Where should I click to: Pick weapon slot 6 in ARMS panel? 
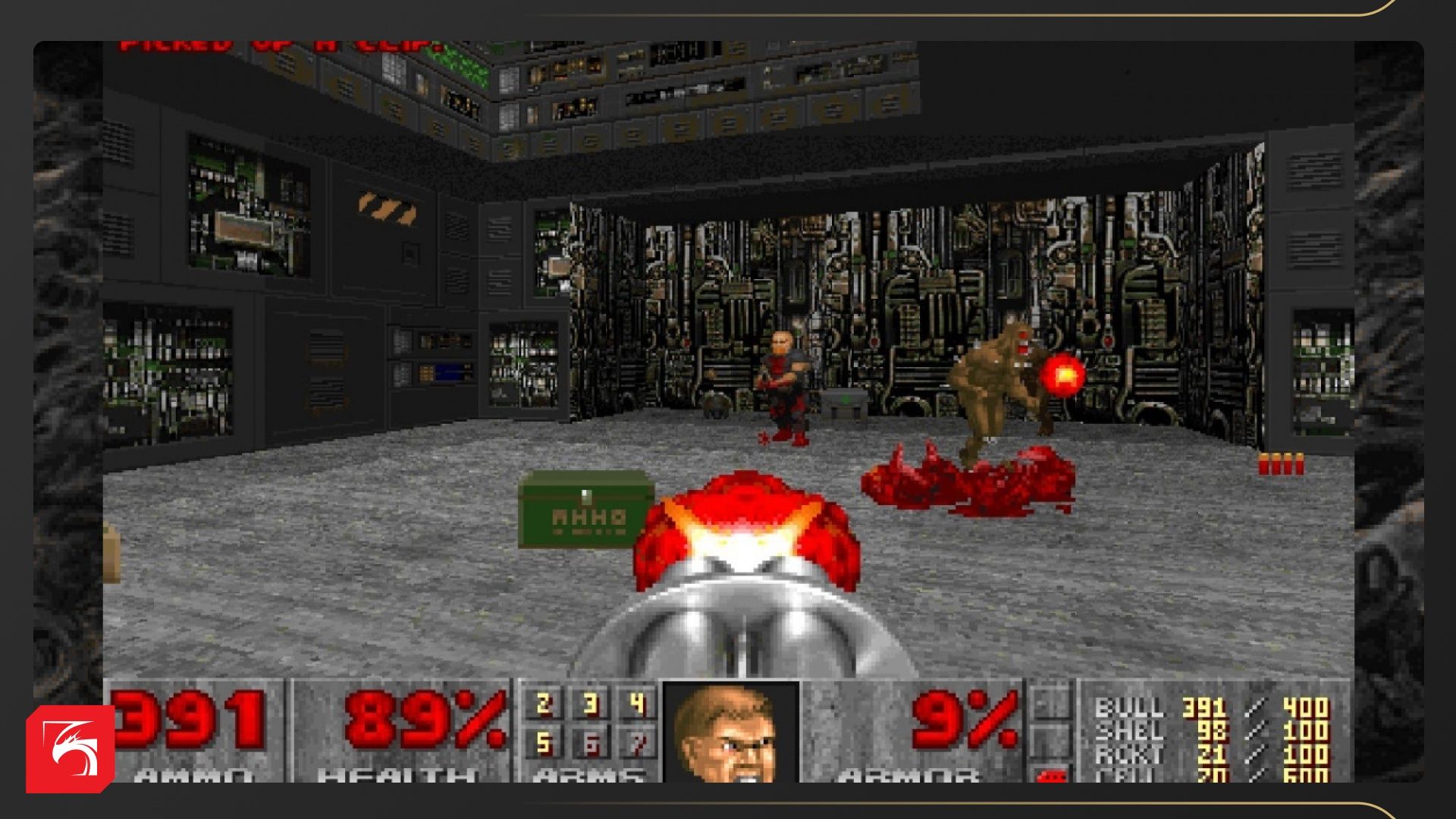pyautogui.click(x=591, y=743)
